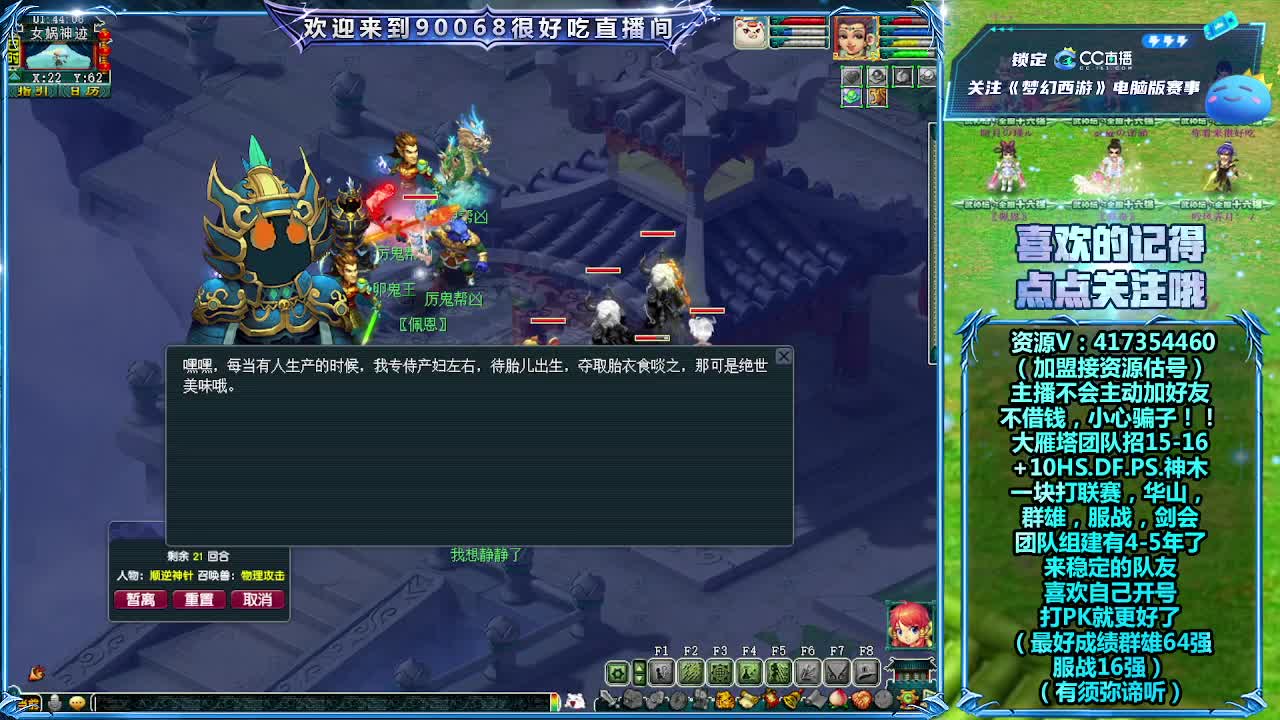
Task: Activate the F4 potion skill icon
Action: pyautogui.click(x=750, y=672)
